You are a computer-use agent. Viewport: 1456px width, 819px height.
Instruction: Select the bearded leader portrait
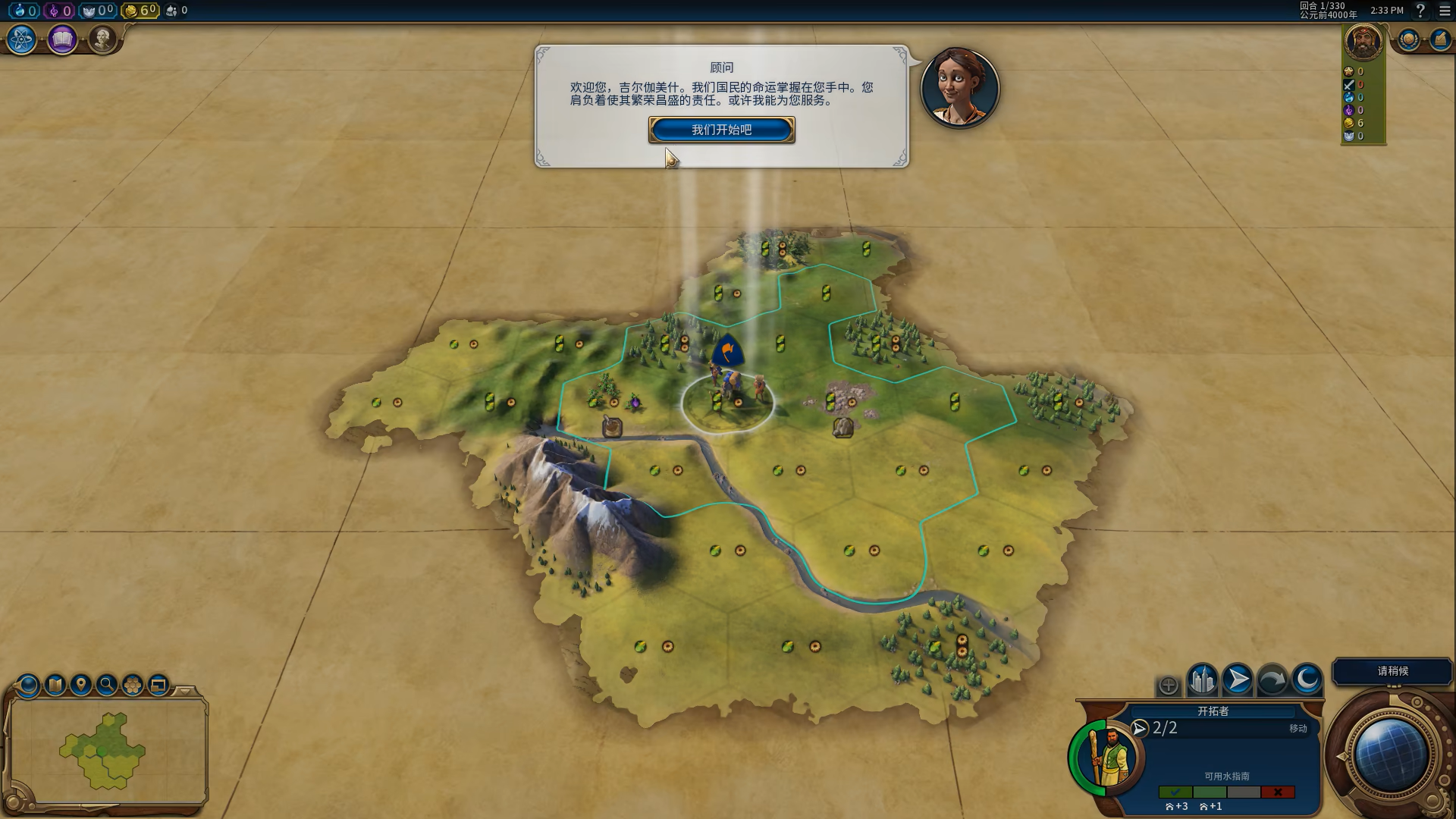1363,41
